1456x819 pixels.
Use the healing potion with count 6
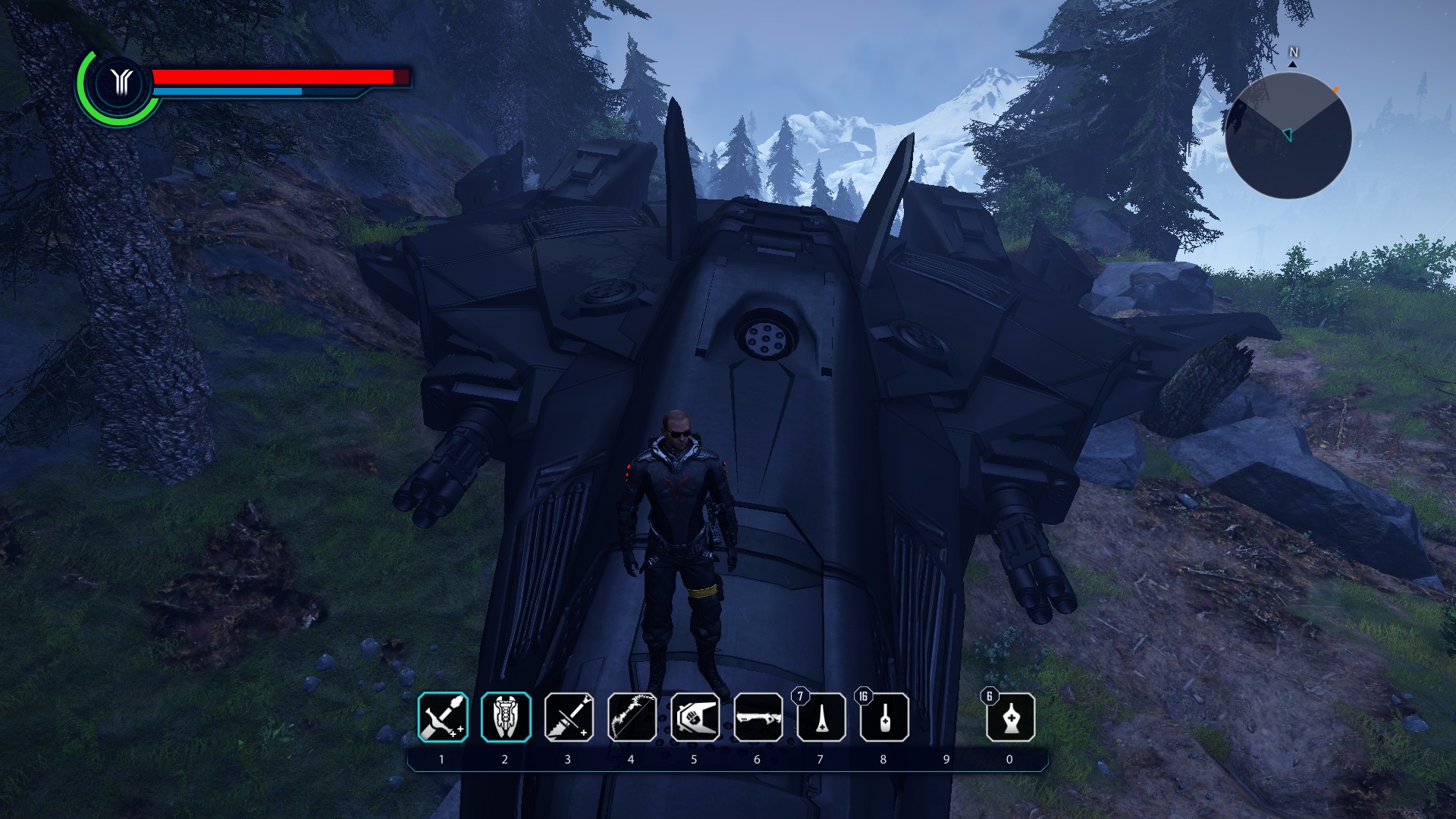point(1010,717)
